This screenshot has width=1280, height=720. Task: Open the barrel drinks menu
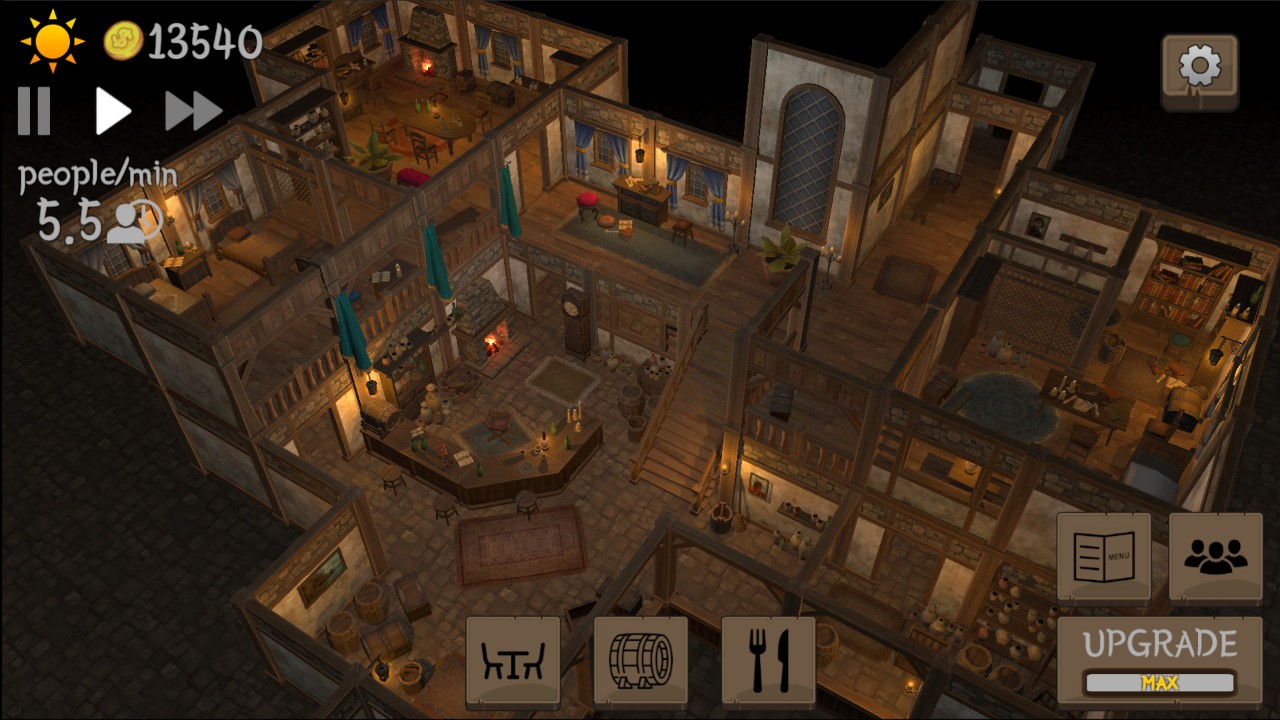[641, 661]
